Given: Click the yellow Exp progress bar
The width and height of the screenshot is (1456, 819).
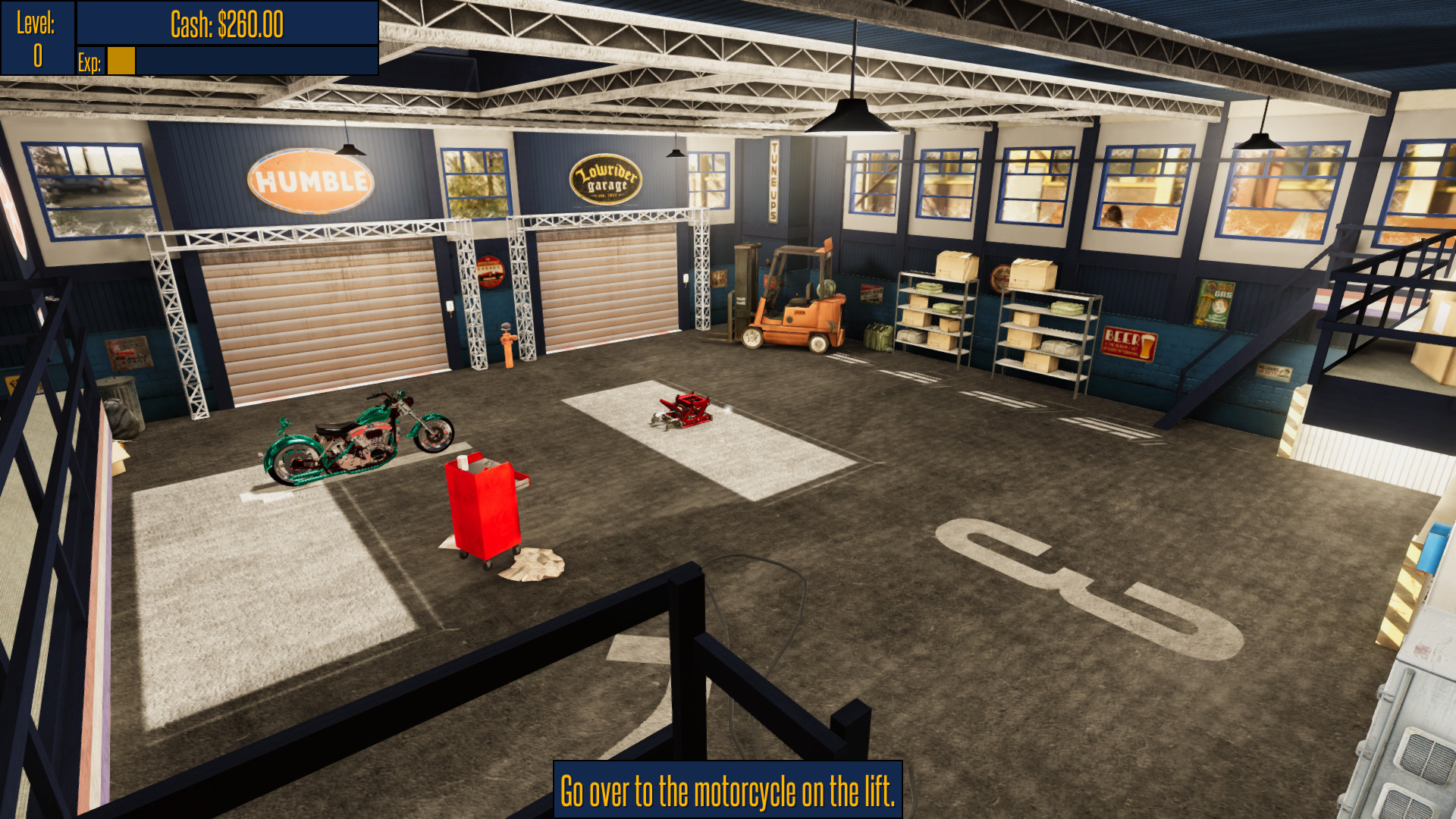Looking at the screenshot, I should coord(121,59).
